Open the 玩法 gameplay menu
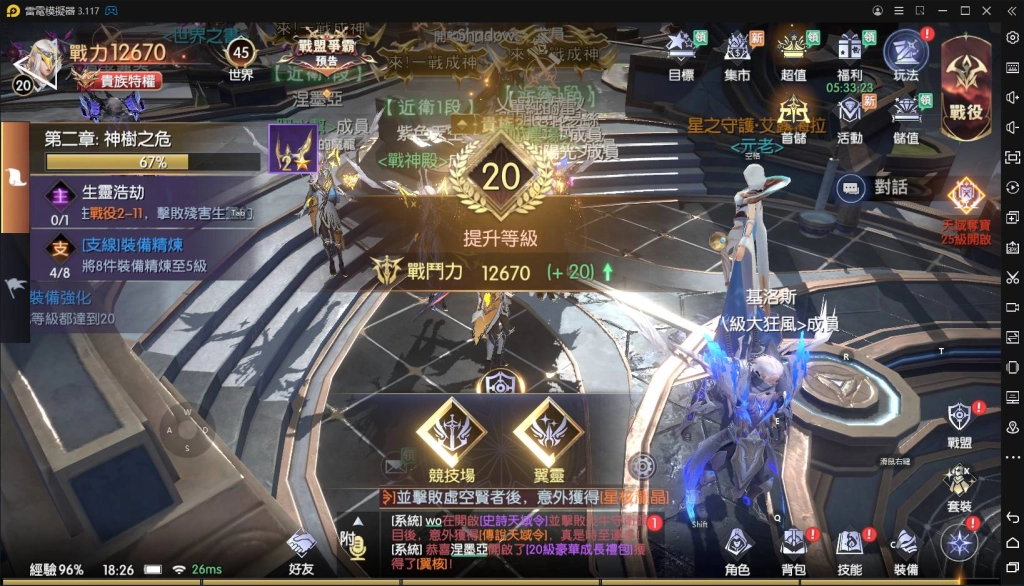 pyautogui.click(x=906, y=54)
